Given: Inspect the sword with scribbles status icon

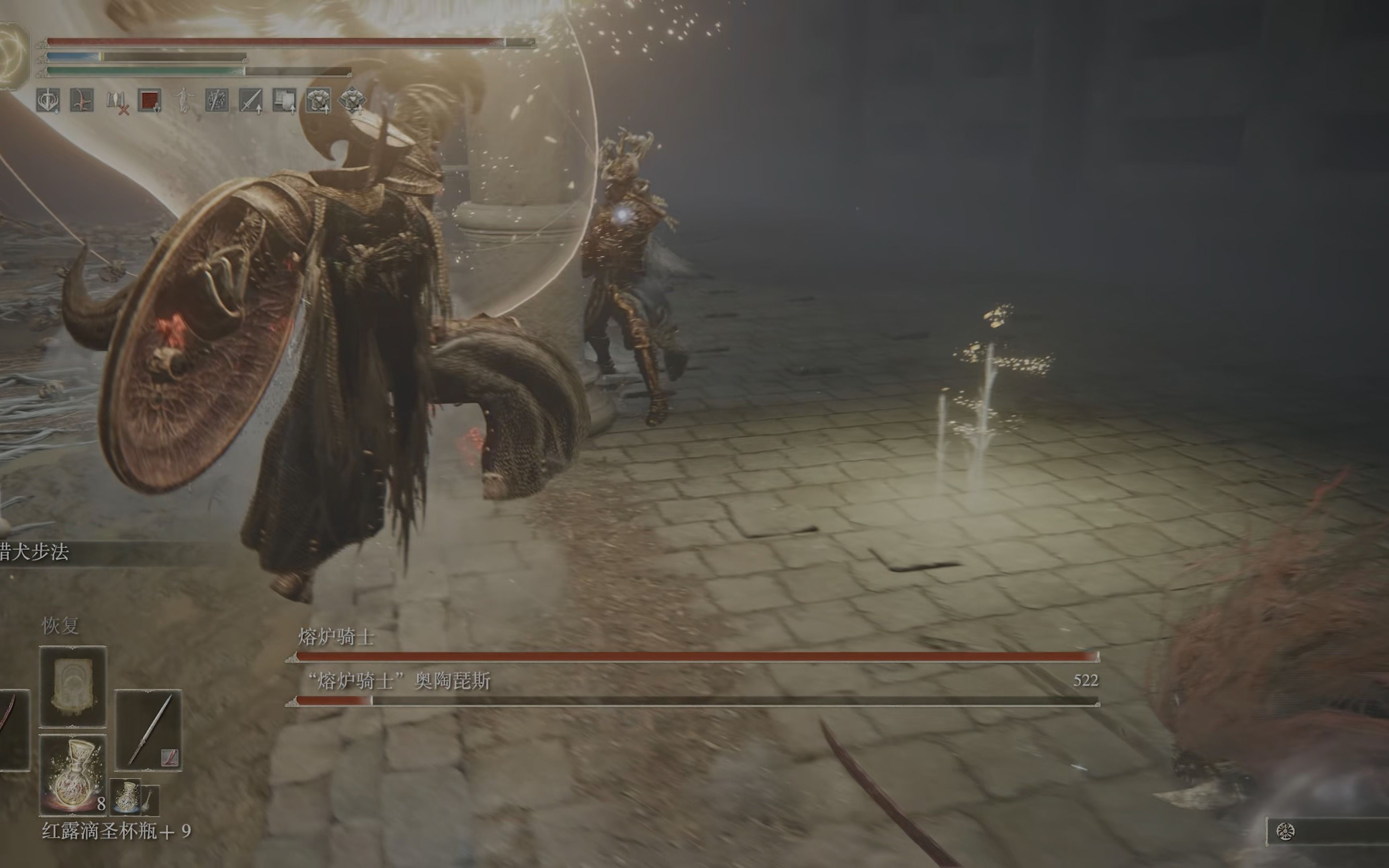Looking at the screenshot, I should pos(217,100).
